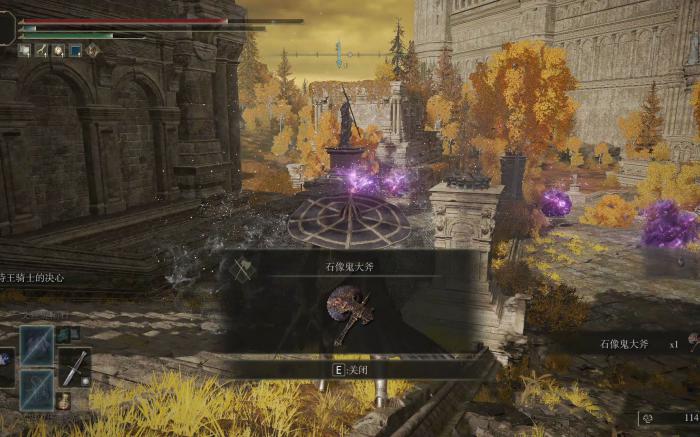Use the golden flask quick item
The image size is (700, 437).
(x=63, y=401)
